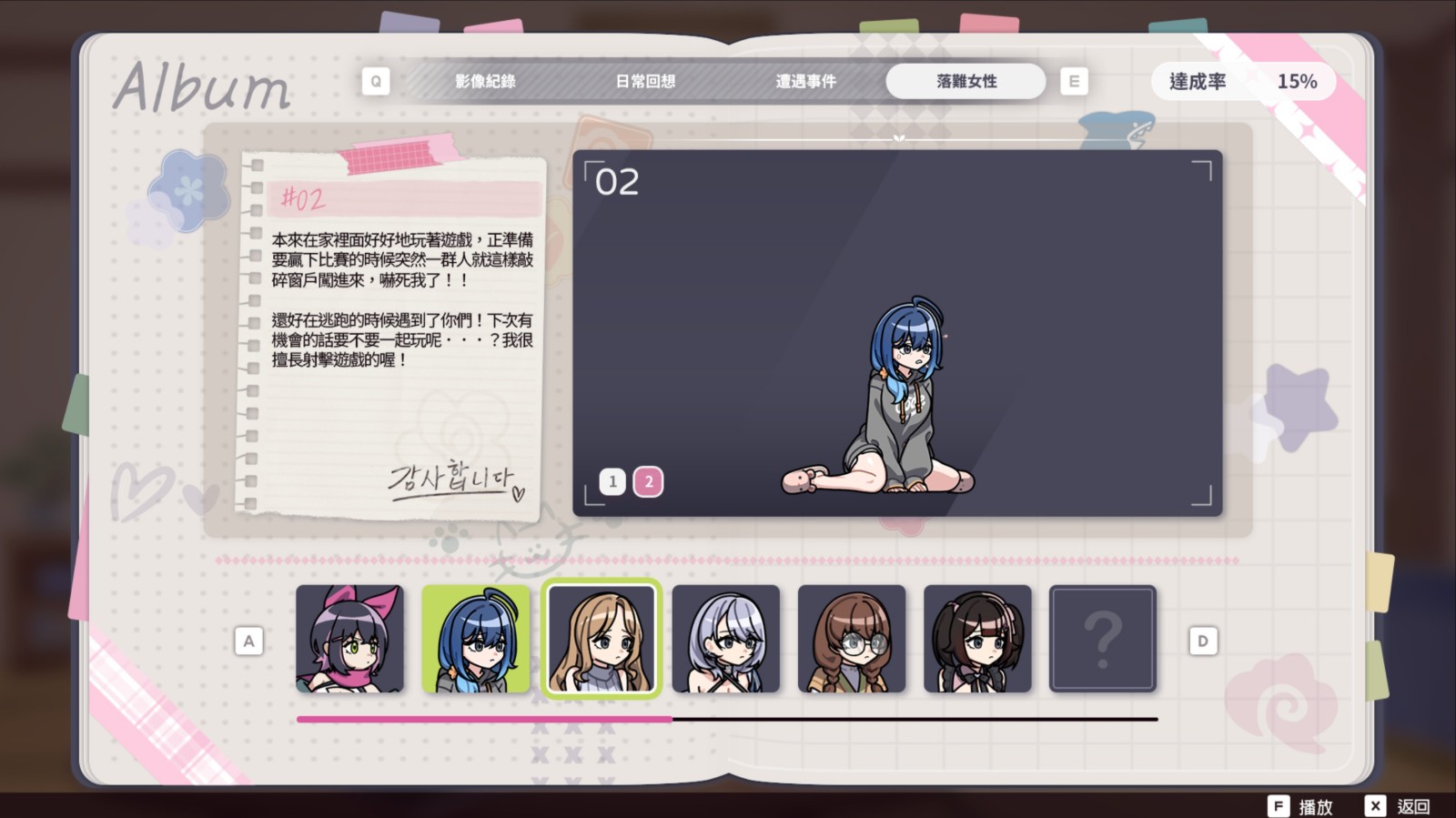Switch to the 影像紀錄 tab
The image size is (1456, 818).
pos(485,81)
